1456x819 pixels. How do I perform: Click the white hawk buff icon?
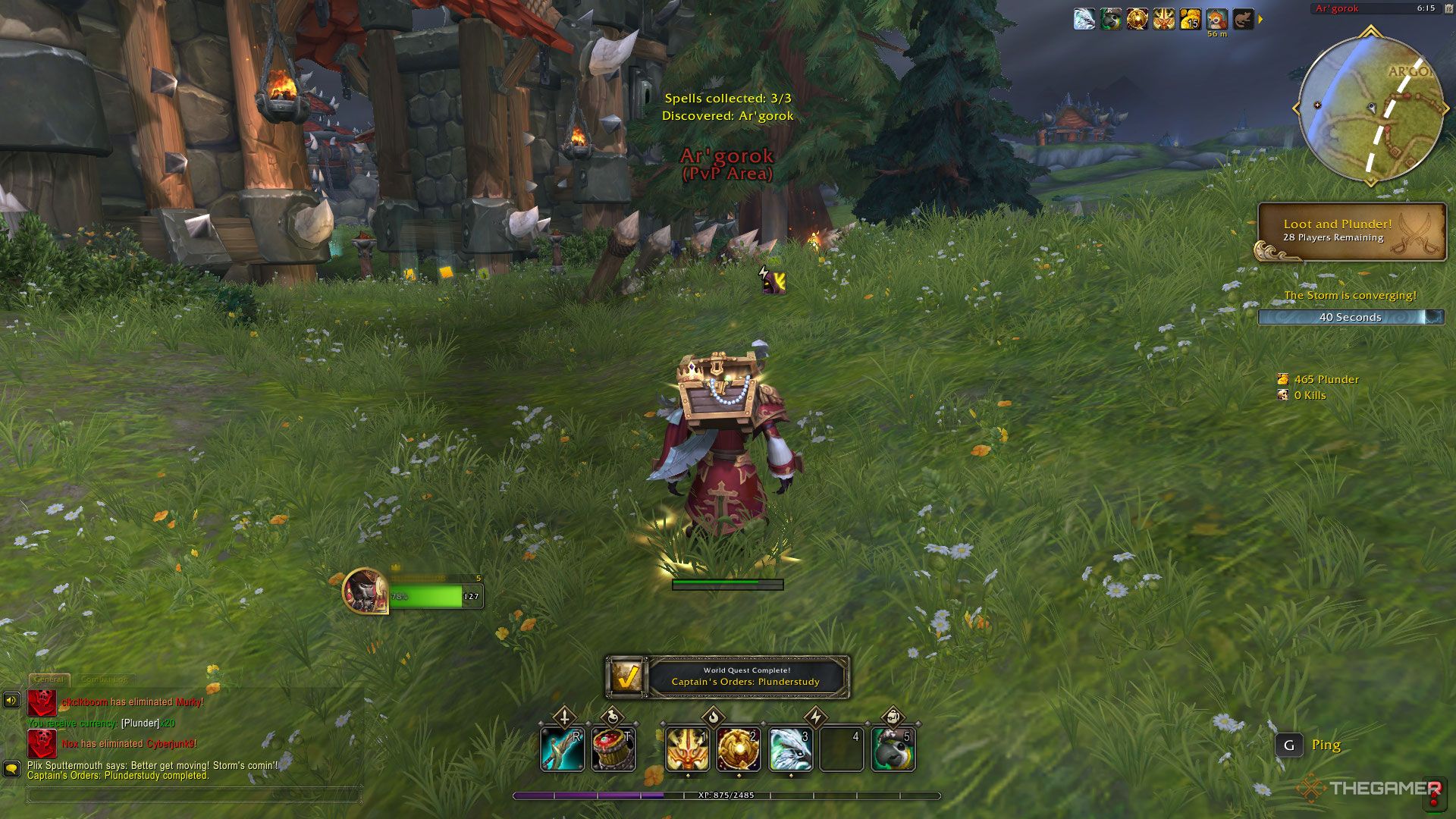tap(1084, 19)
